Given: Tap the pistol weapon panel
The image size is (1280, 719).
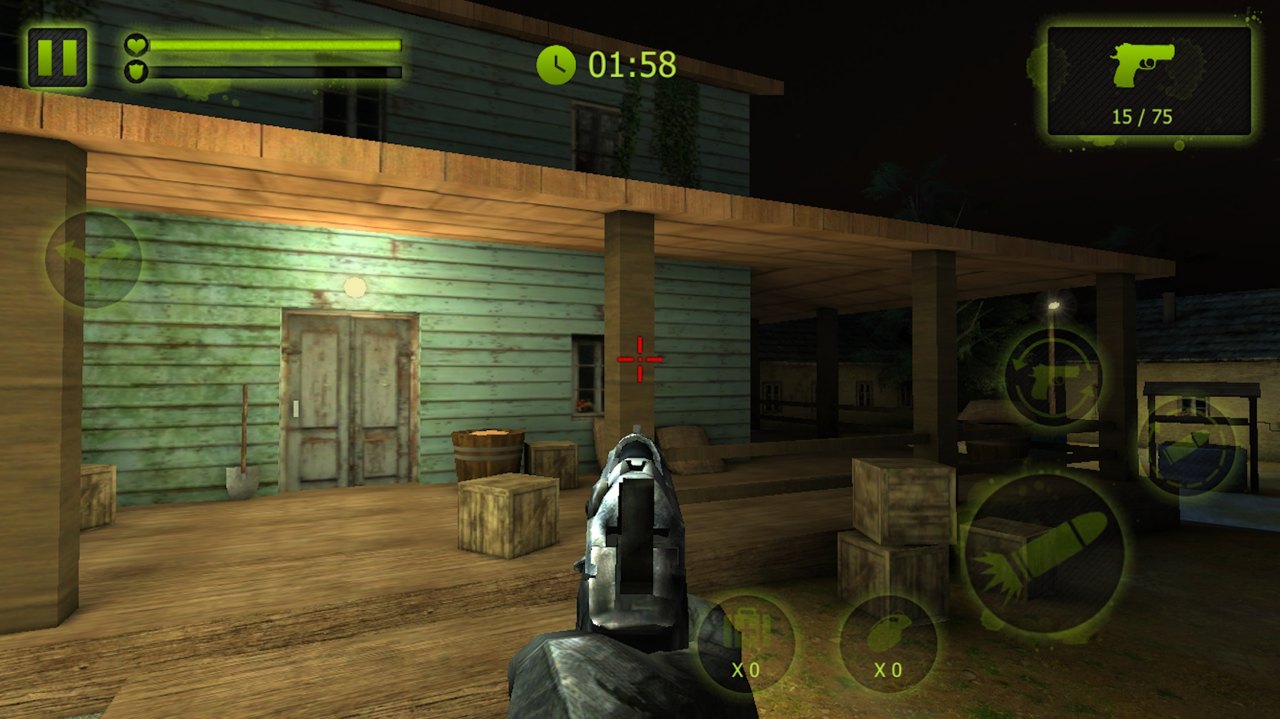Looking at the screenshot, I should (x=1149, y=80).
